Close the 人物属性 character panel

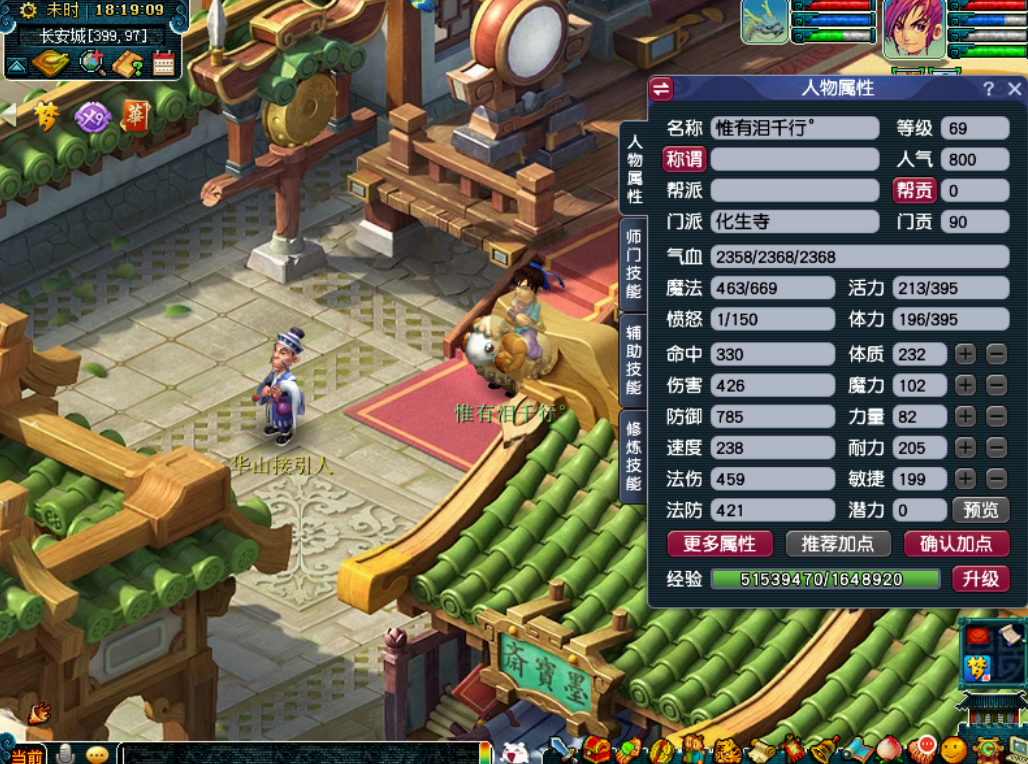(x=1015, y=89)
